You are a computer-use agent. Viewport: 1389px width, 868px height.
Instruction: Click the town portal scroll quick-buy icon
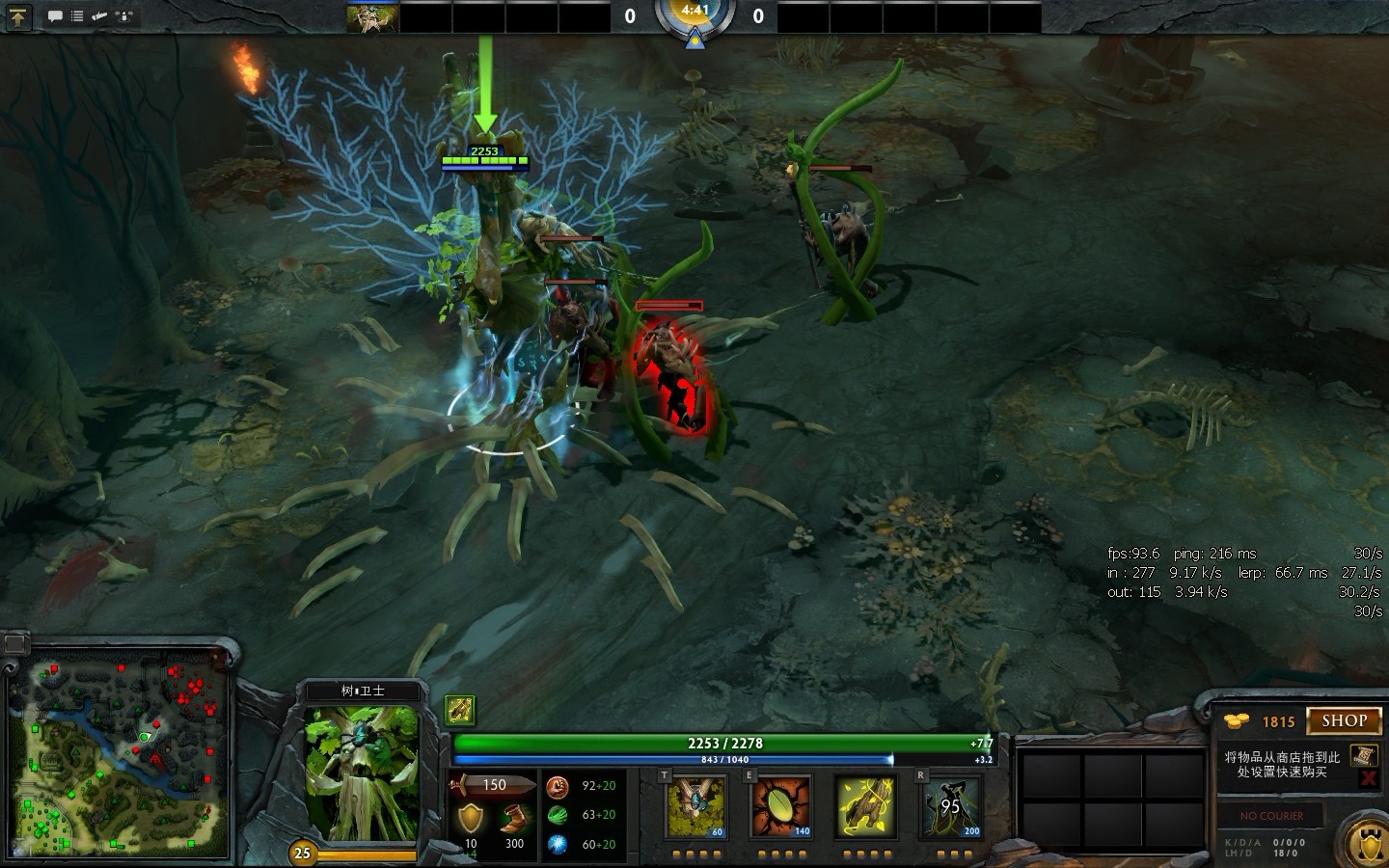[x=1363, y=754]
